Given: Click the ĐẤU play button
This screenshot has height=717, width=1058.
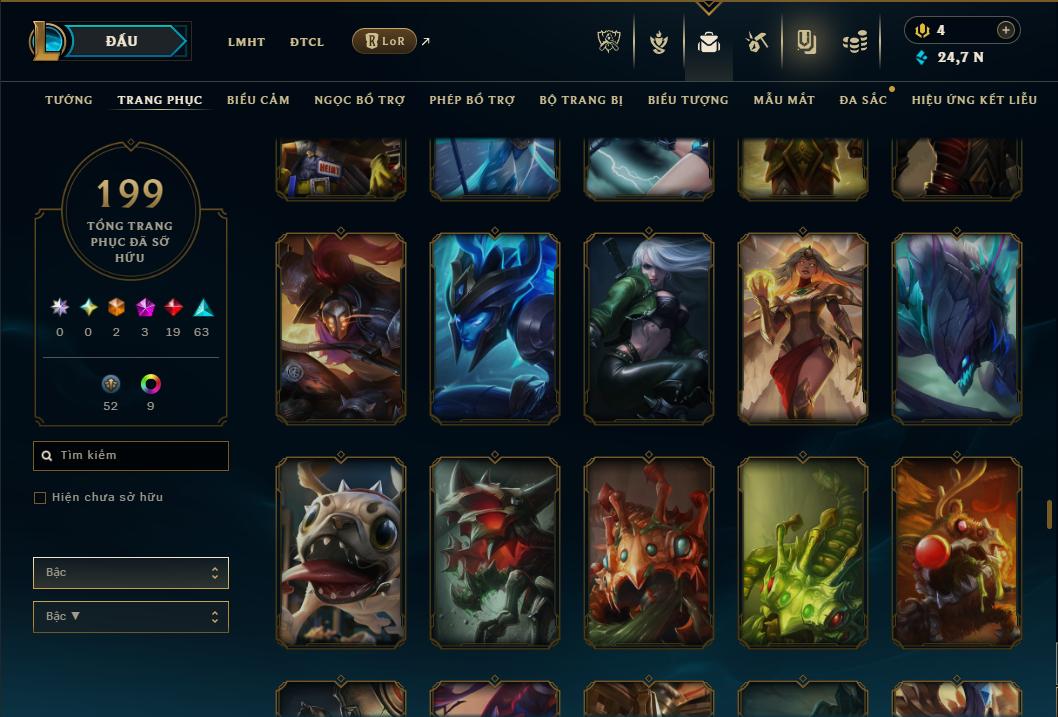Looking at the screenshot, I should 122,41.
